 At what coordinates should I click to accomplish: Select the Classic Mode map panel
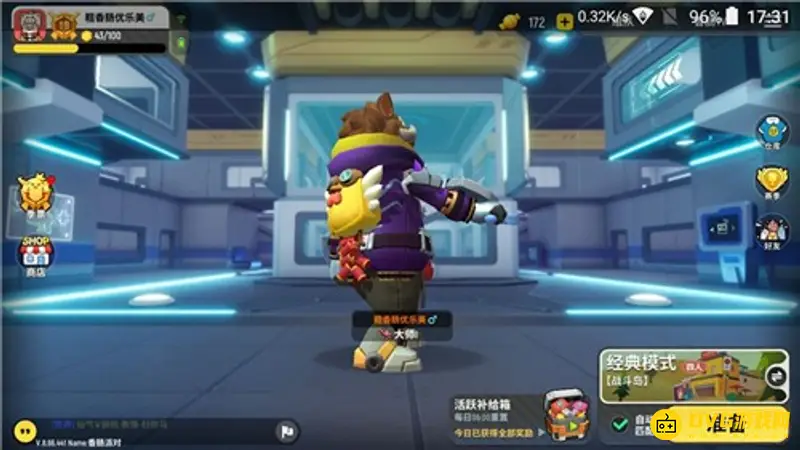pos(680,375)
